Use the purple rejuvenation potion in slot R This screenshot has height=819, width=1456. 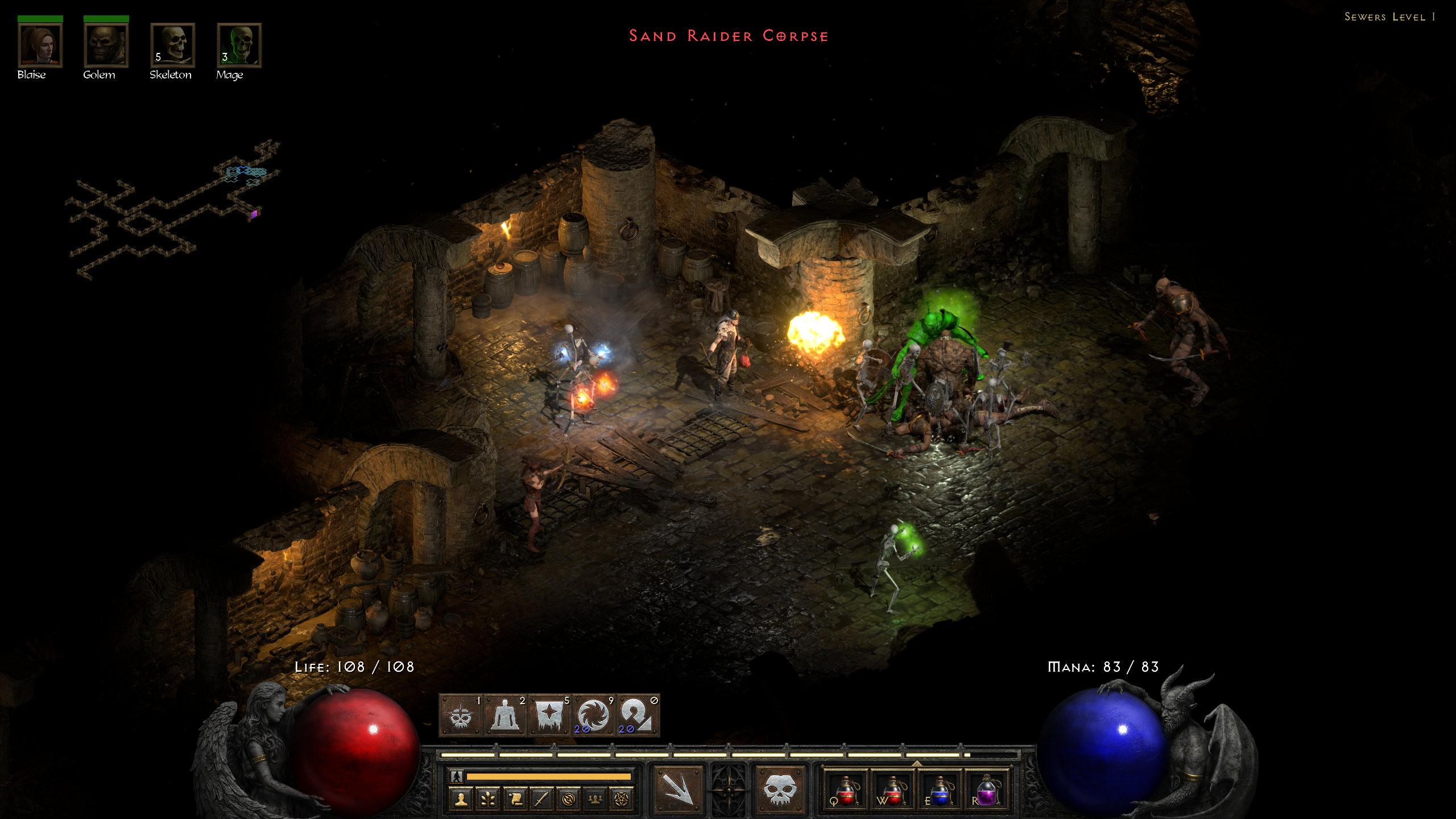[x=986, y=791]
